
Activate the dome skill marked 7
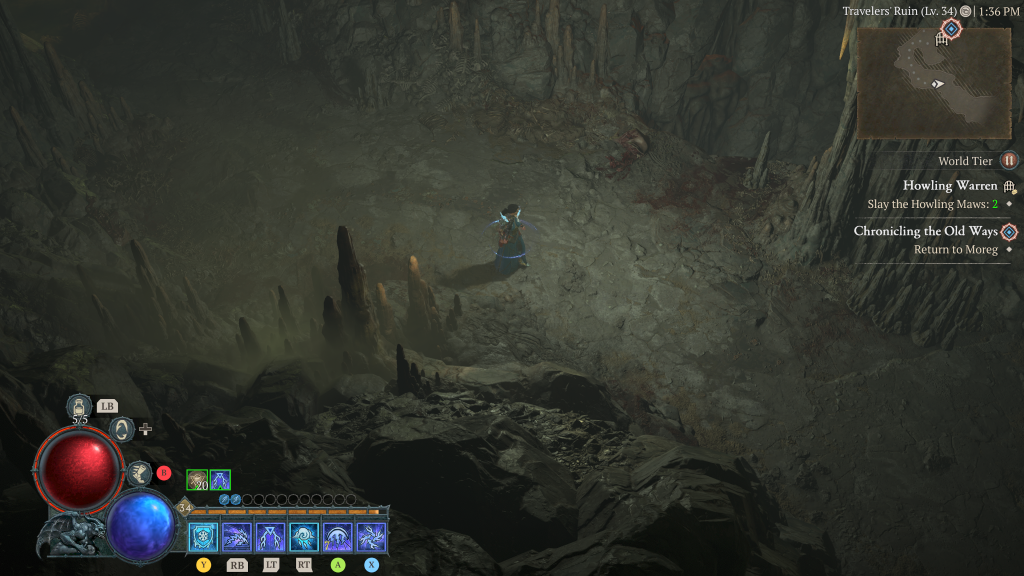(338, 537)
